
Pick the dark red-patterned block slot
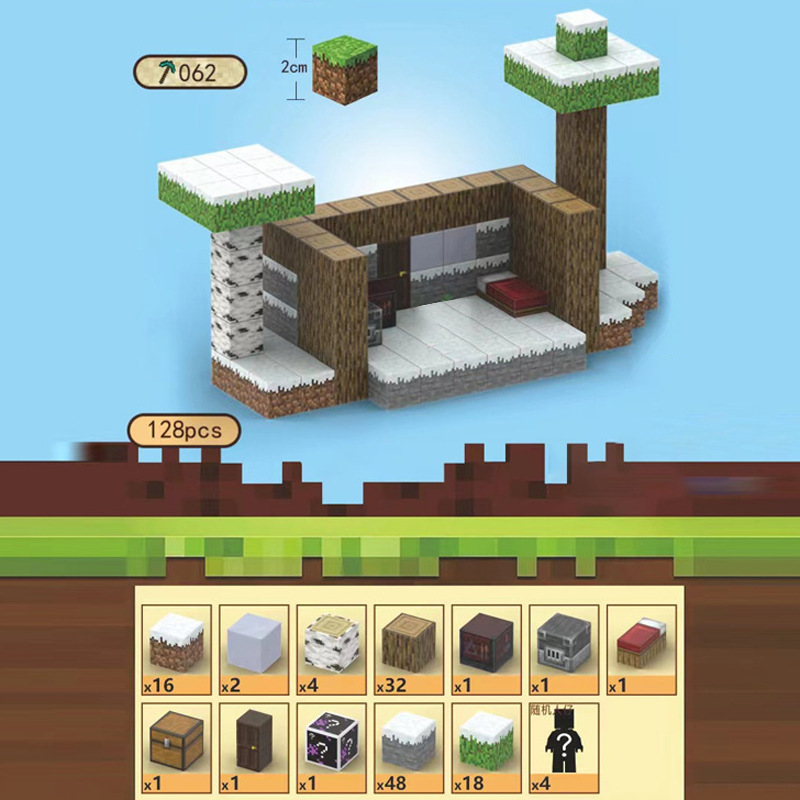[486, 647]
